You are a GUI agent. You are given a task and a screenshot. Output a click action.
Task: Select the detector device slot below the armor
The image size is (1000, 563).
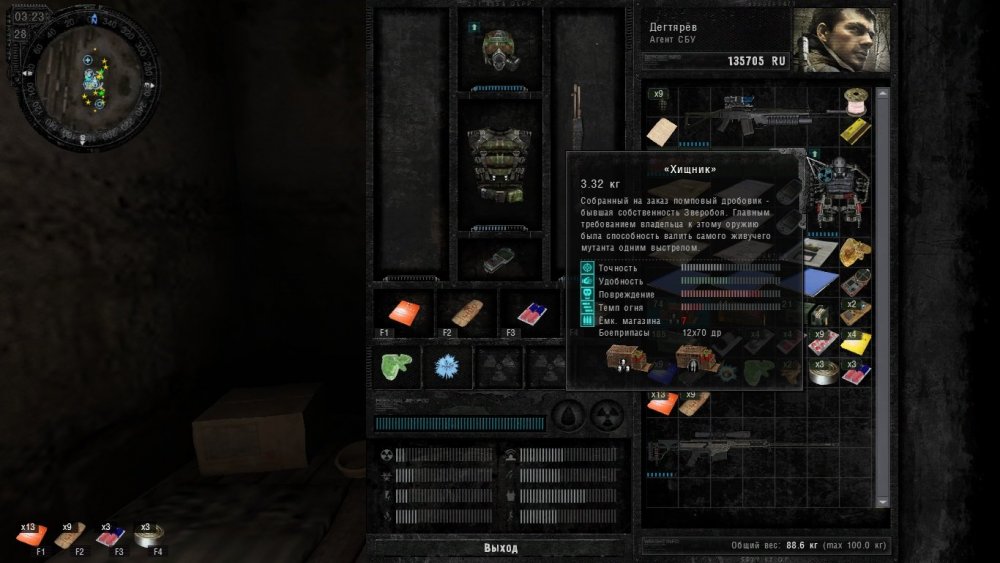click(x=500, y=258)
